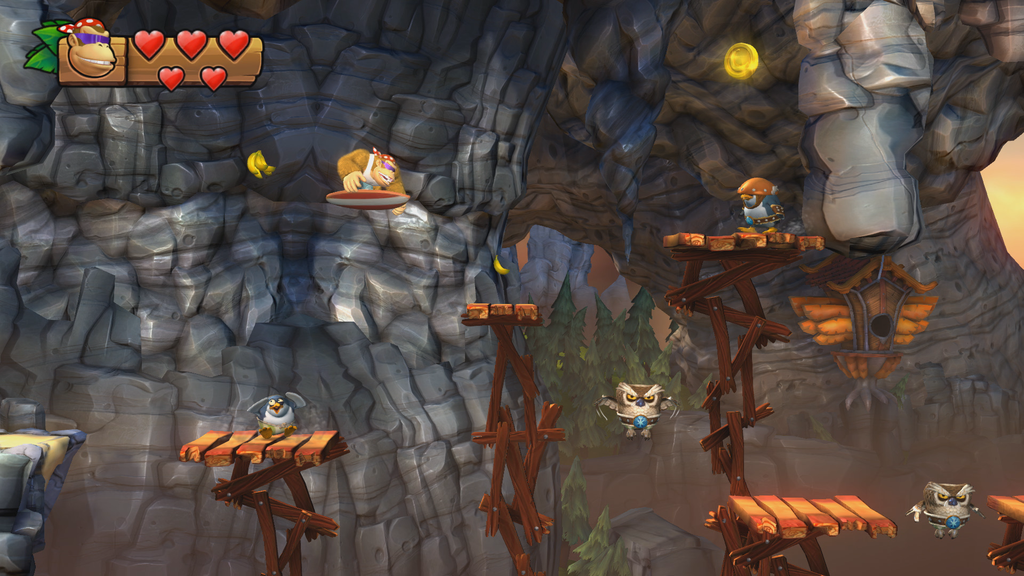Viewport: 1024px width, 576px height.
Task: Click Funky Kong's character portrait icon
Action: click(90, 55)
